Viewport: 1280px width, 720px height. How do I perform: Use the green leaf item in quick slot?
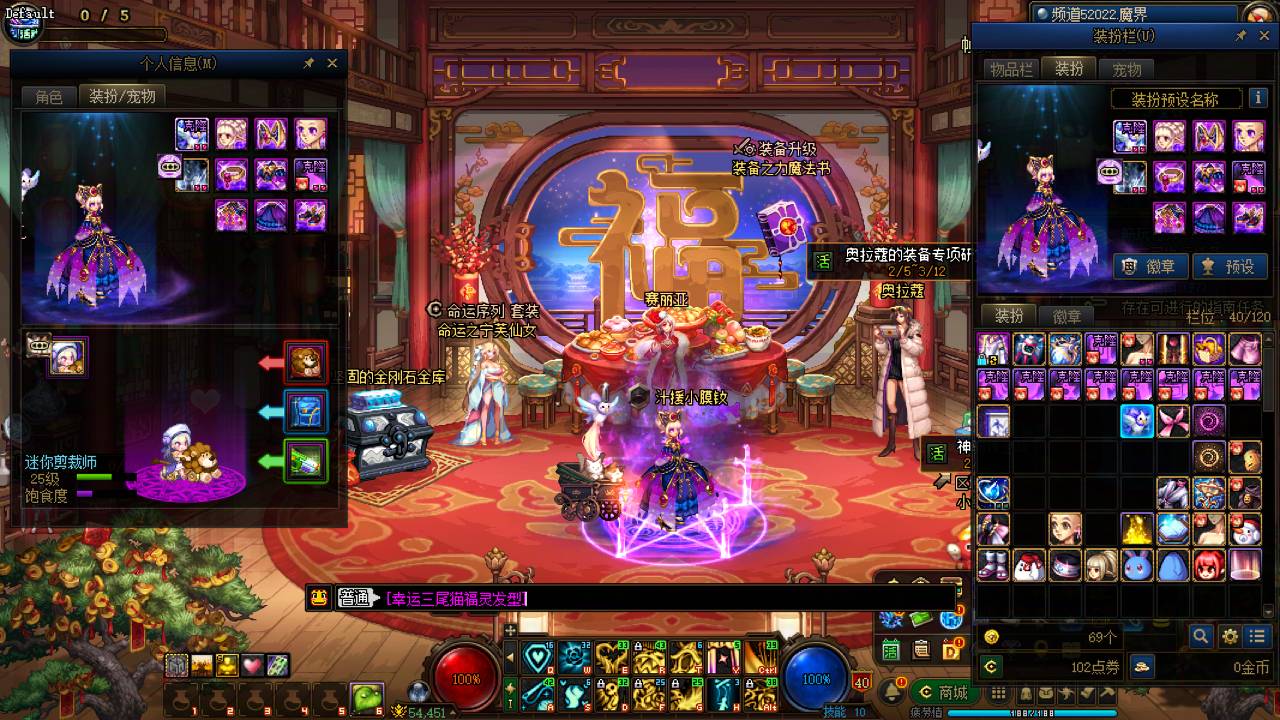pos(367,697)
